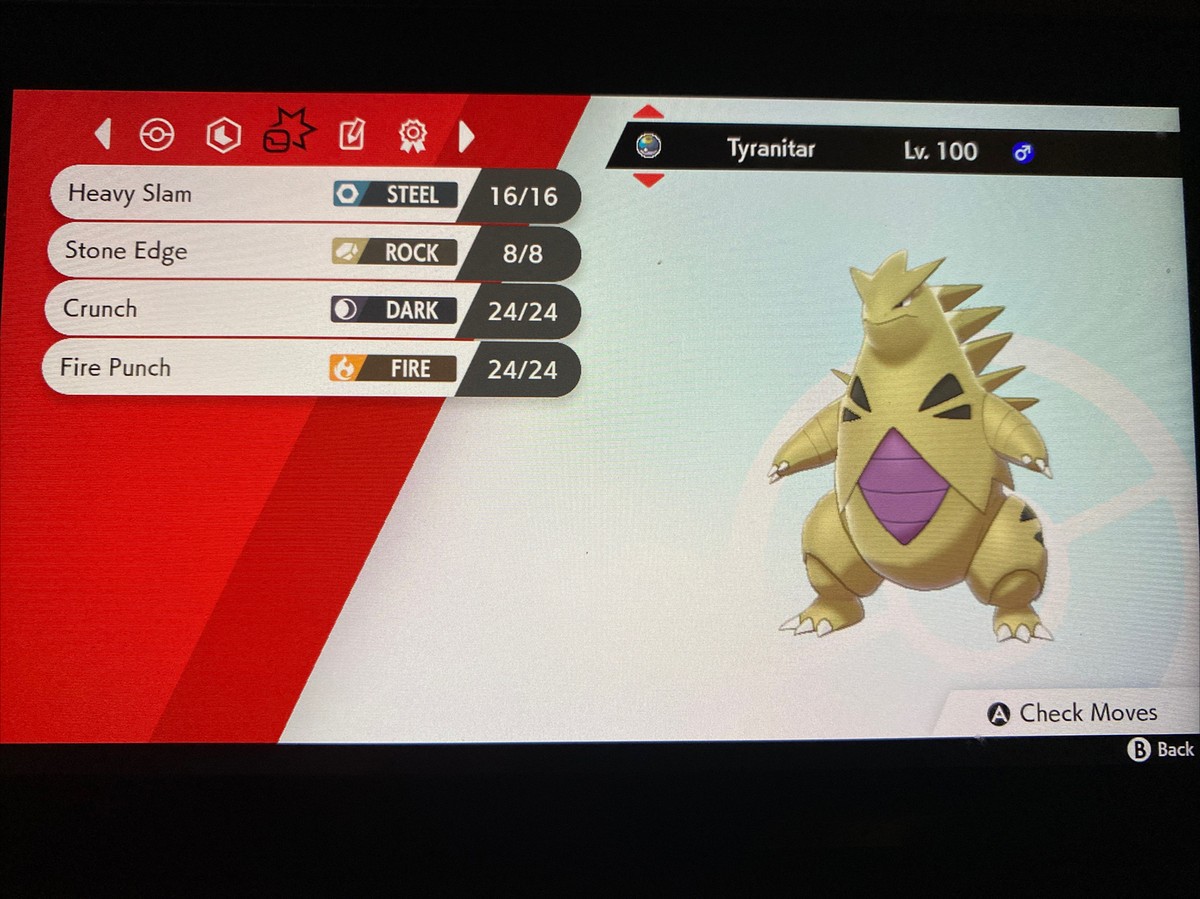
Task: Go to next summary page with right arrow
Action: pos(466,136)
